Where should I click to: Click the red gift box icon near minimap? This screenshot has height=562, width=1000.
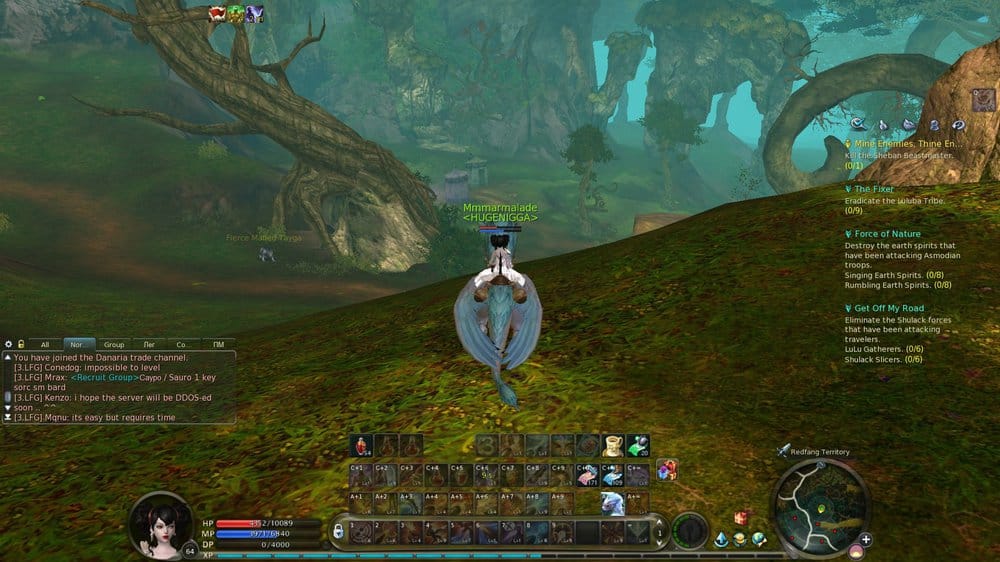click(x=741, y=518)
